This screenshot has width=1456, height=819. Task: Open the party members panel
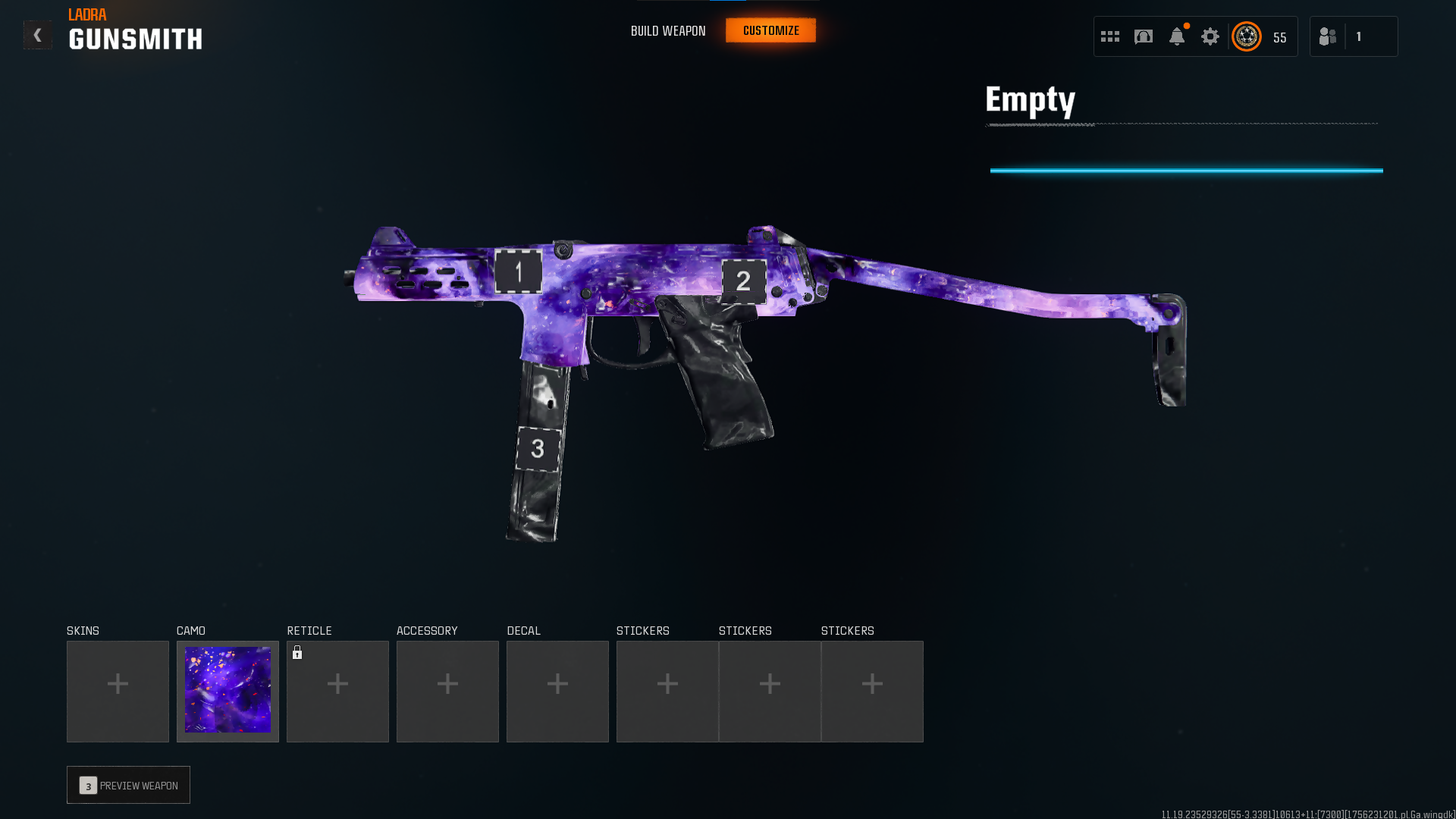click(x=1353, y=36)
